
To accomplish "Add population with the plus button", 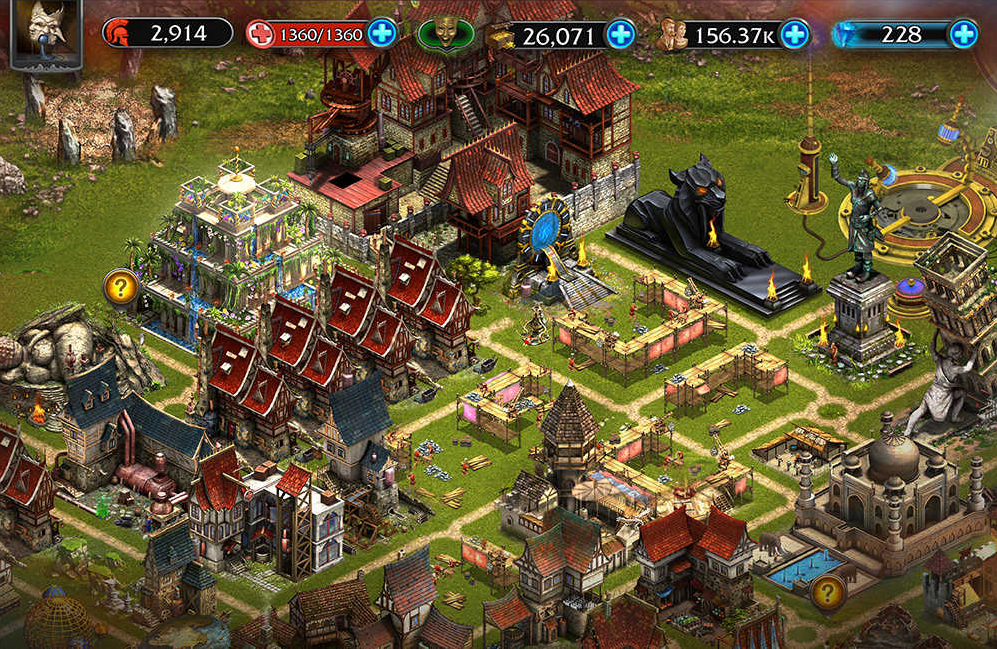I will pos(794,35).
